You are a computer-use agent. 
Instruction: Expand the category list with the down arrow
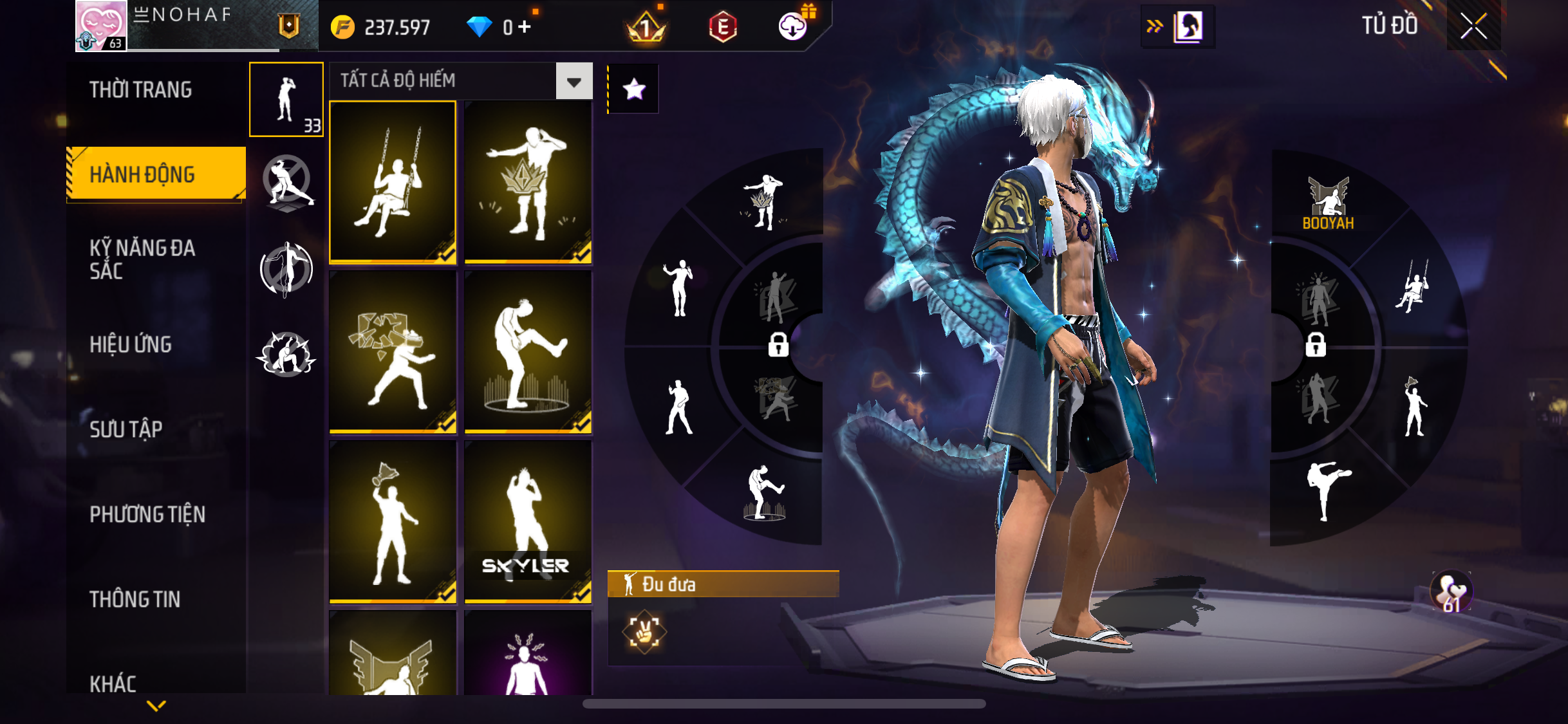[x=156, y=706]
